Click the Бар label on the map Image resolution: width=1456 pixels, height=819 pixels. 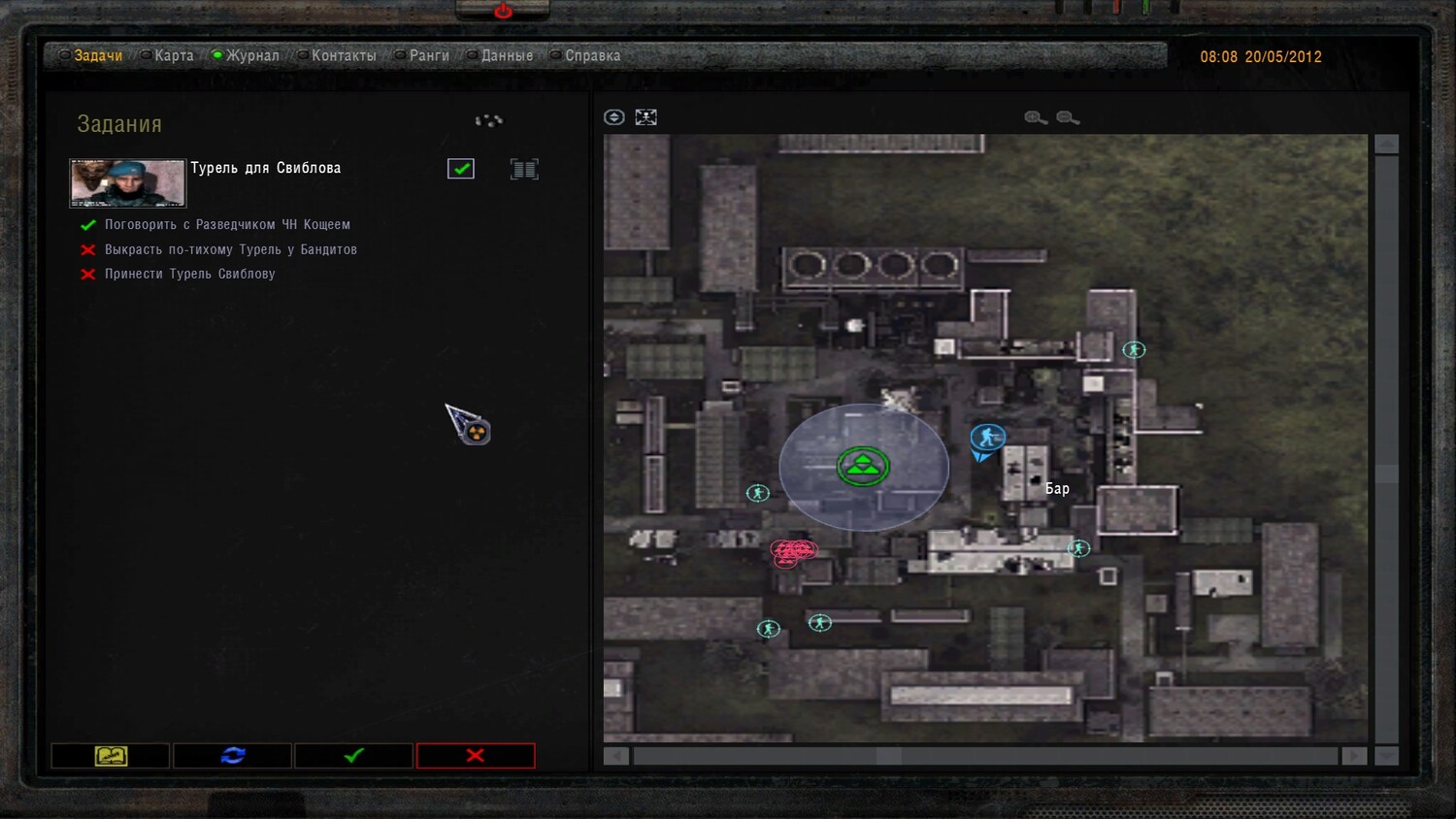click(x=1057, y=489)
